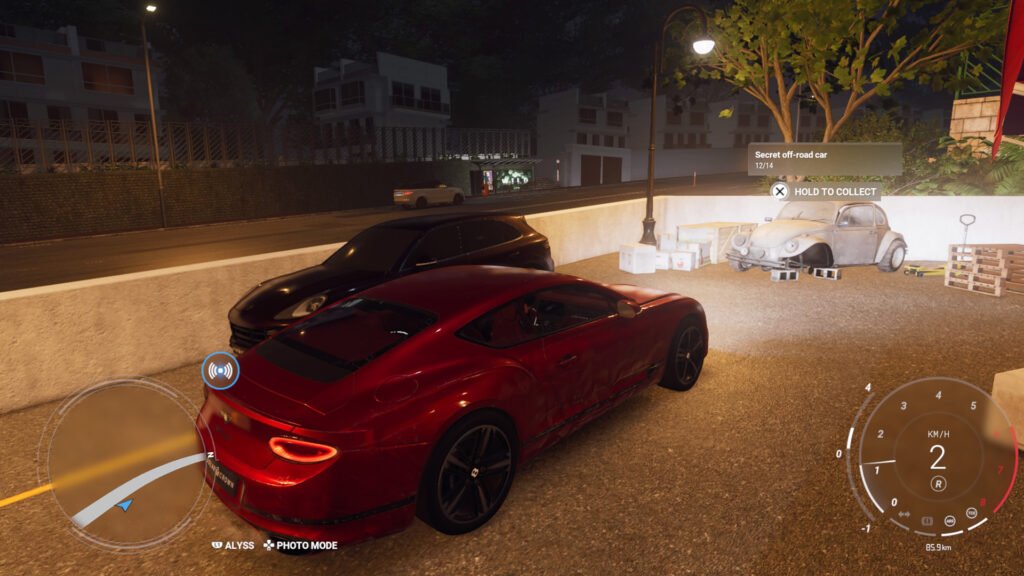Open the Secret off-road car info panel
The width and height of the screenshot is (1024, 576).
pyautogui.click(x=825, y=158)
